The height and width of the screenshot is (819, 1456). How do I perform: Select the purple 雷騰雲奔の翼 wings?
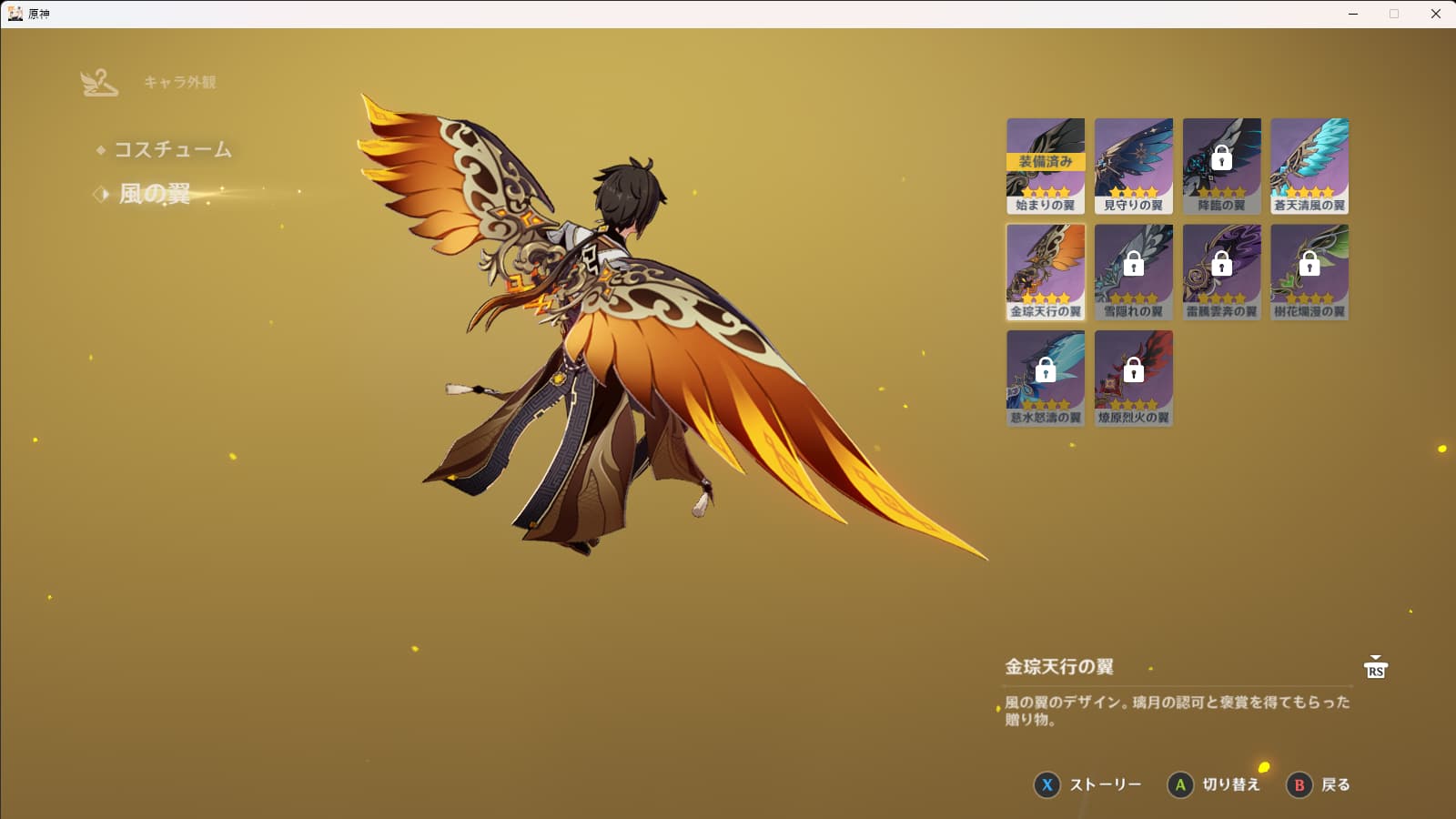[x=1221, y=271]
